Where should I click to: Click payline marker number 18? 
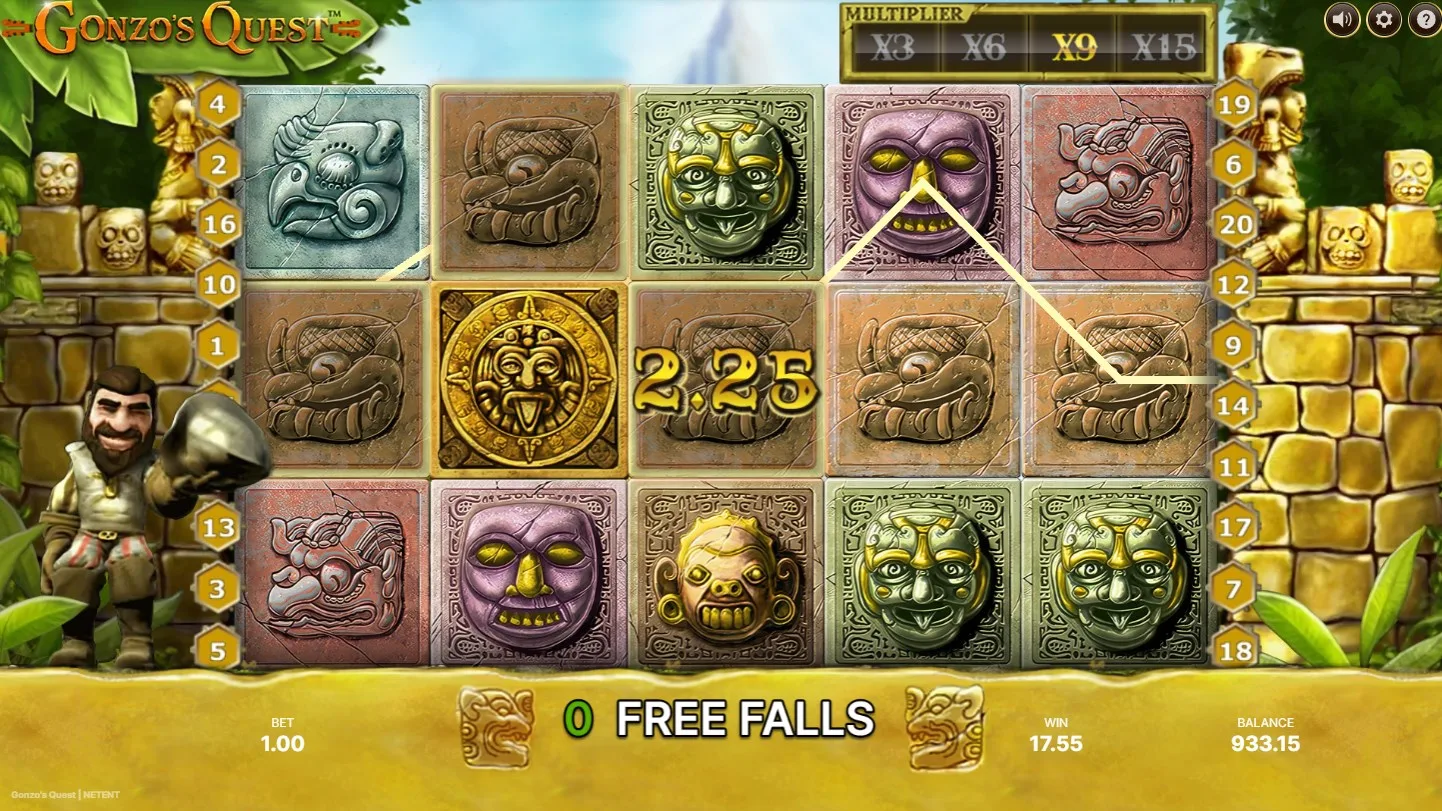1236,650
